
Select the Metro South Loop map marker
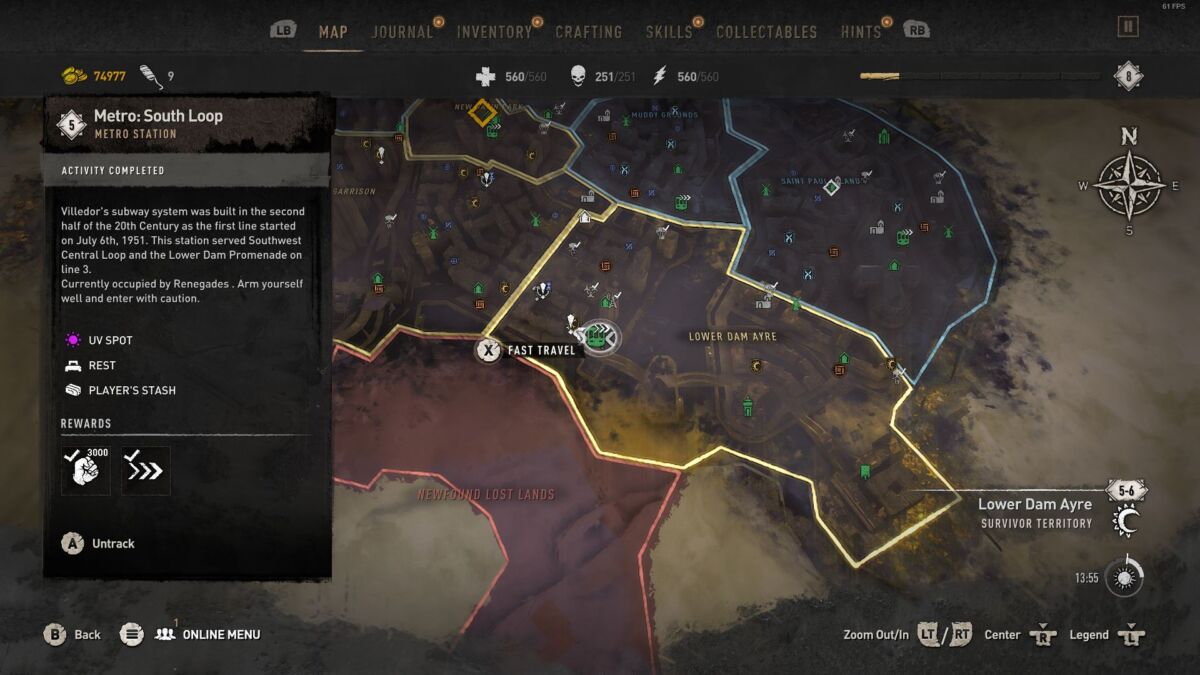point(598,338)
